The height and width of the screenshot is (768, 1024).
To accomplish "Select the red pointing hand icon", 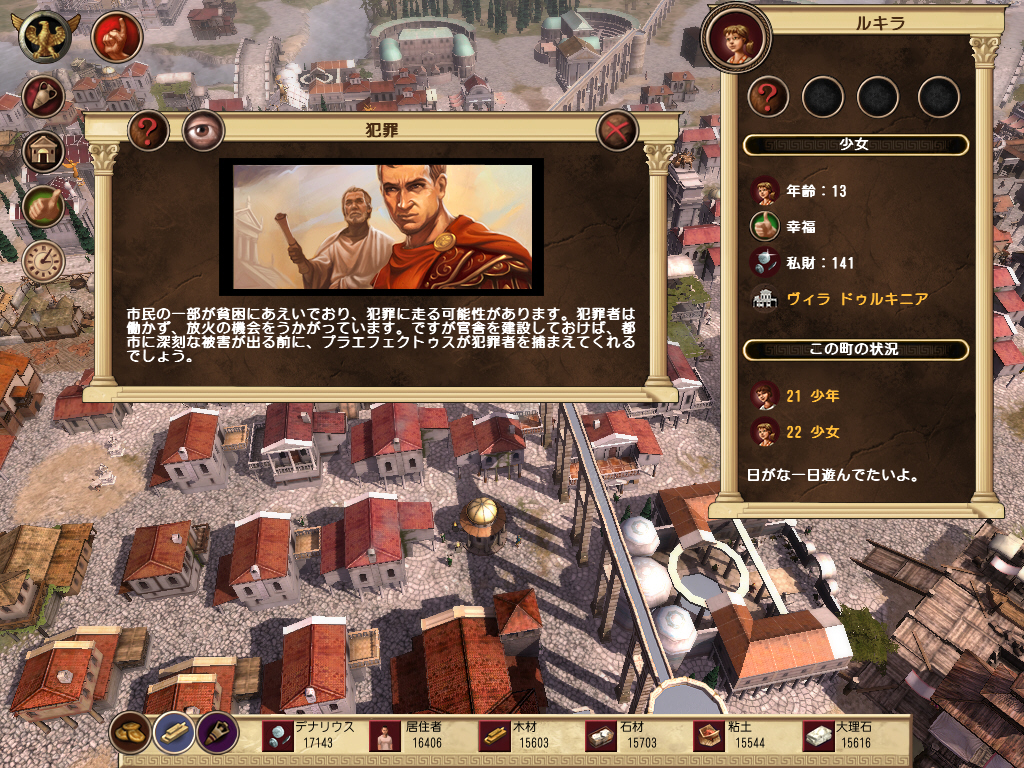I will (116, 37).
